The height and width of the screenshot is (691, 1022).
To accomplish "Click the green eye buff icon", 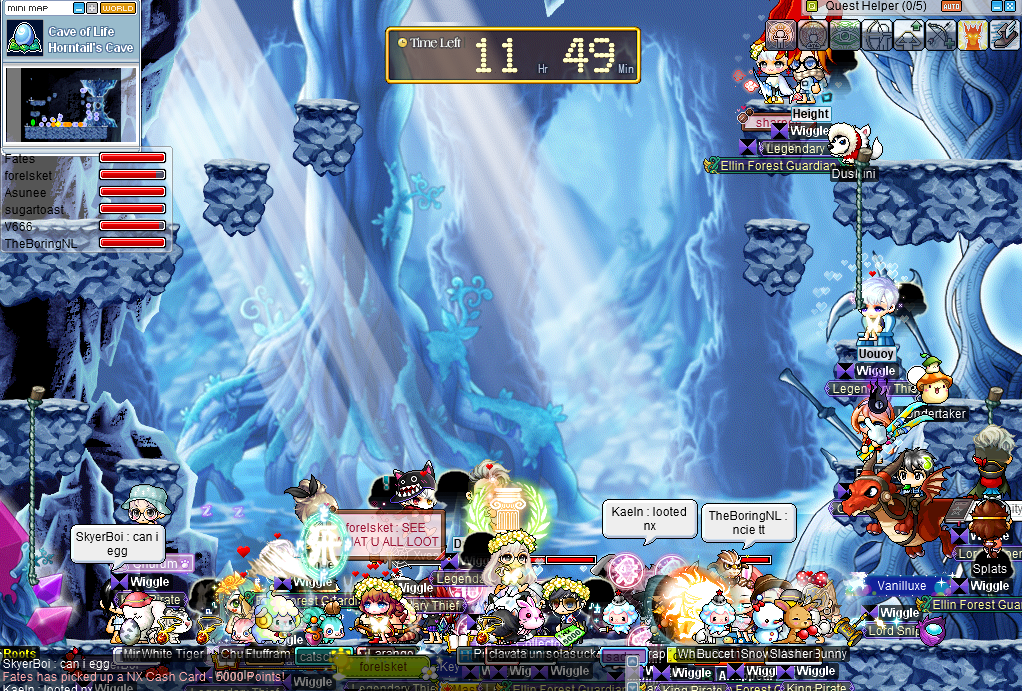I will coord(845,35).
